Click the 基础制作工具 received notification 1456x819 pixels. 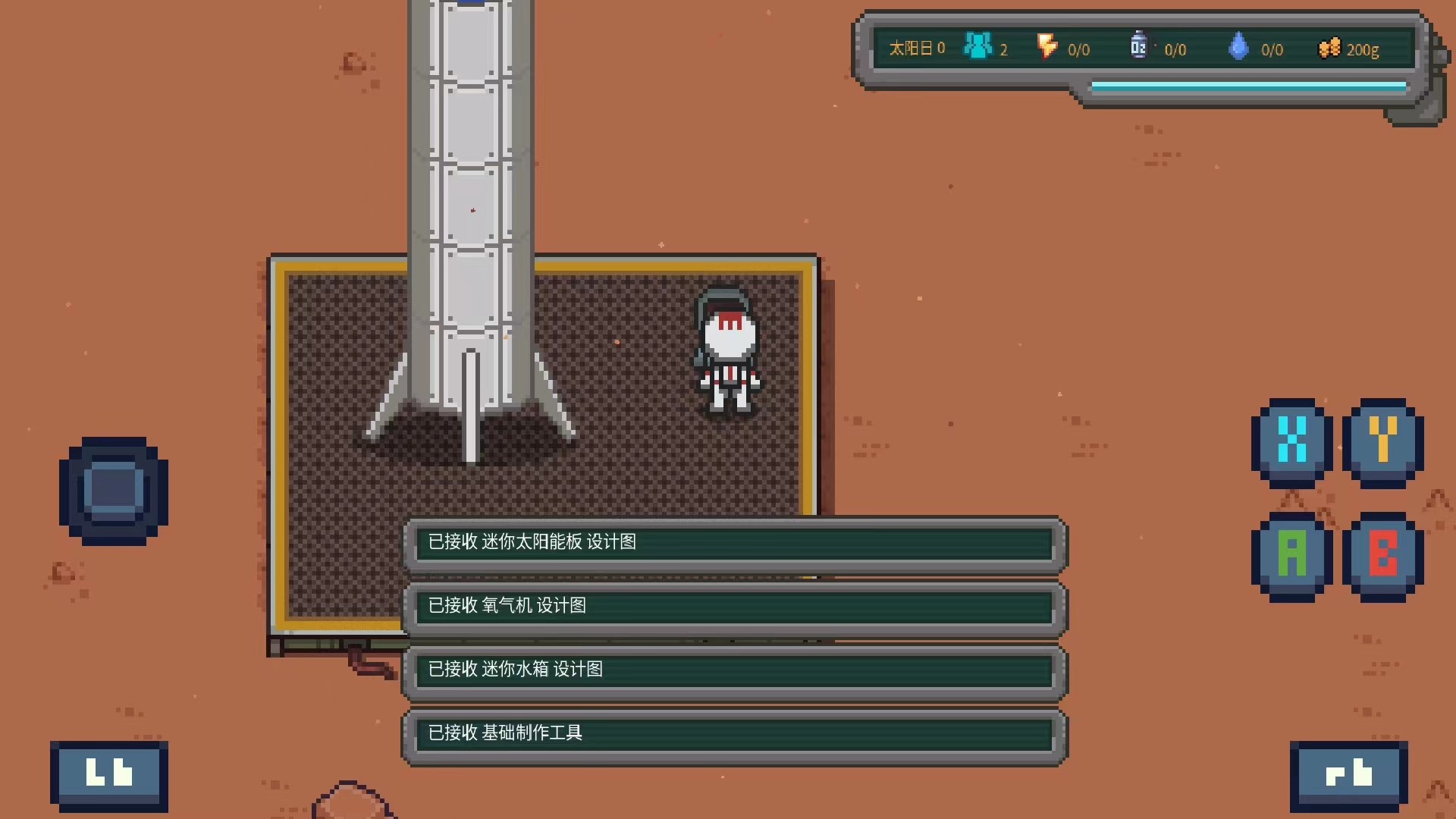(x=734, y=734)
